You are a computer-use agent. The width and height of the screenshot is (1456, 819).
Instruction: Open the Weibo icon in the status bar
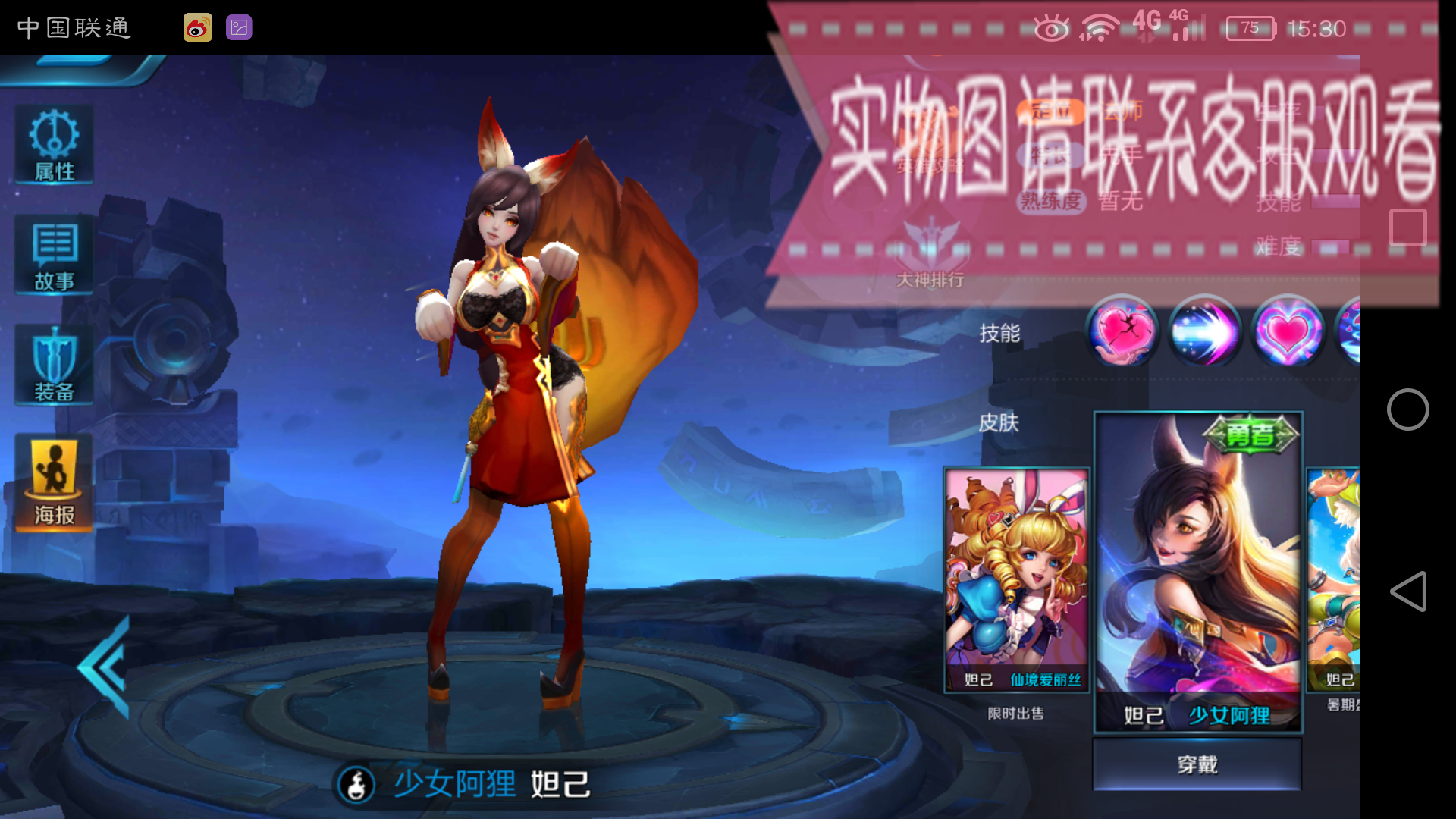tap(197, 28)
